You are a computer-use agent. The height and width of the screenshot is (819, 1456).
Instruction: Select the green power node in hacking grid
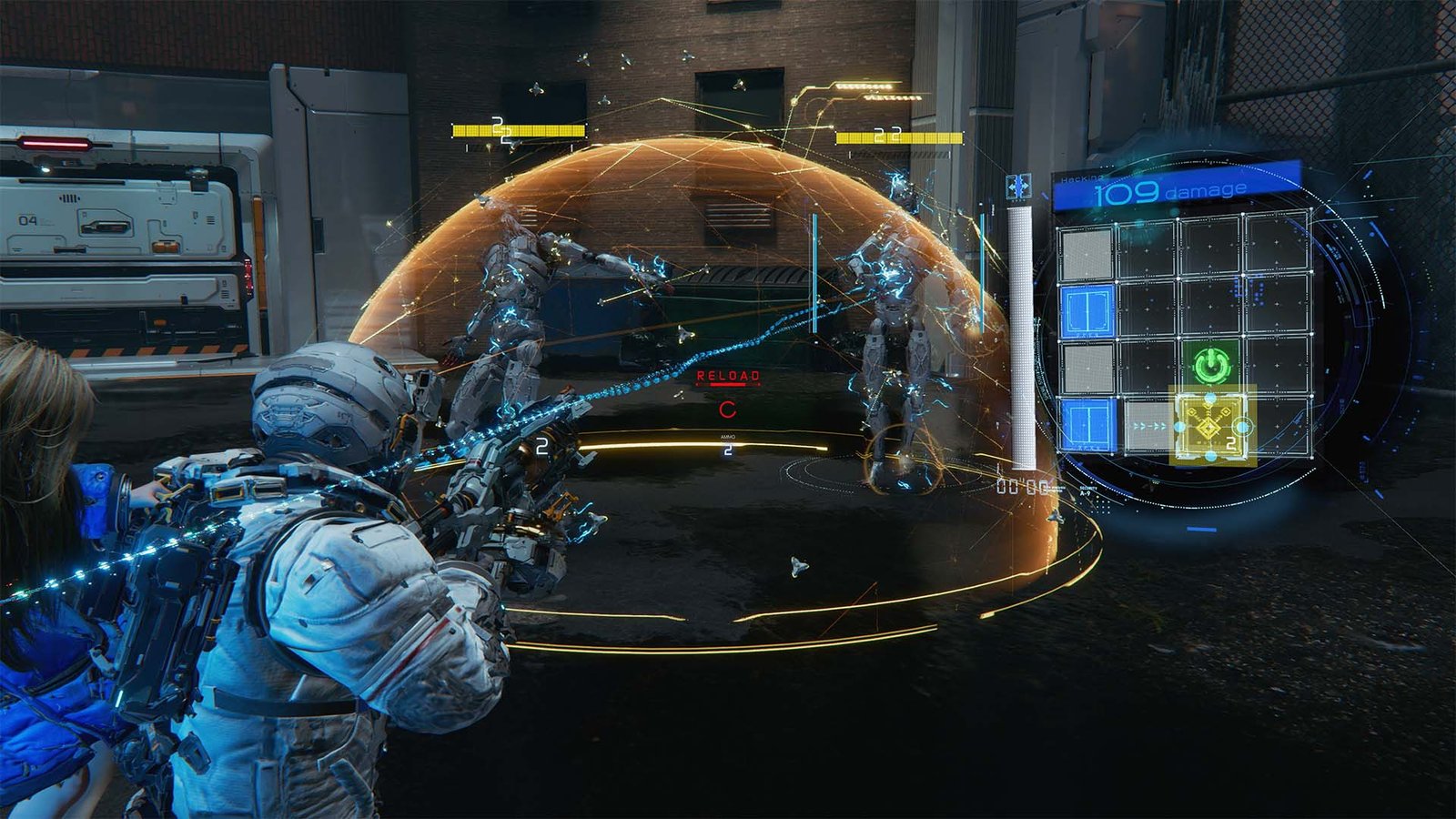pyautogui.click(x=1210, y=366)
